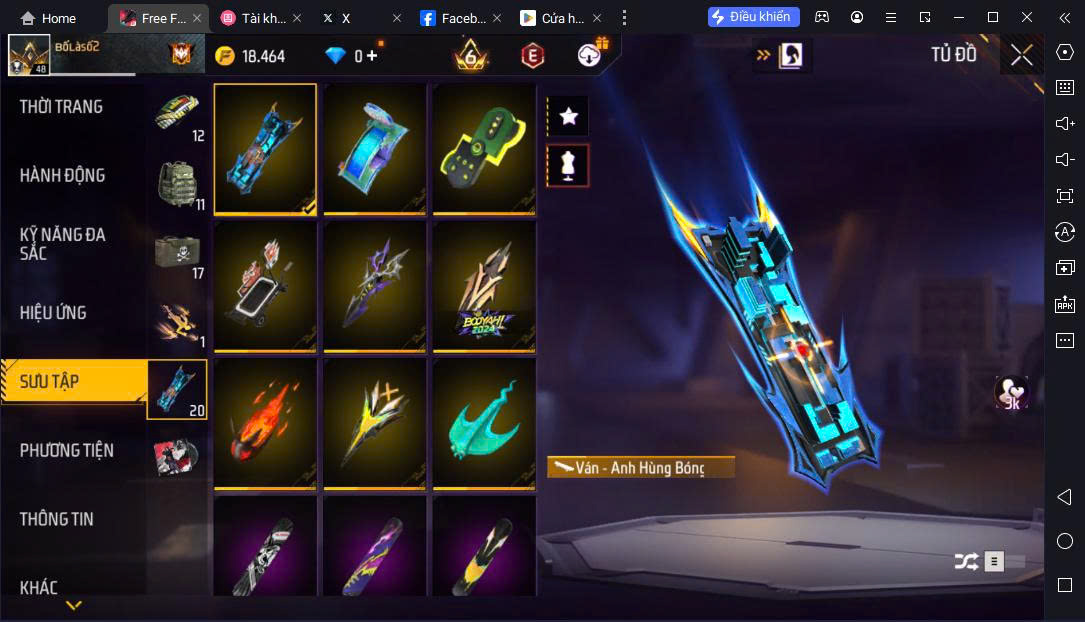1085x622 pixels.
Task: Toggle the star favorites filter
Action: pyautogui.click(x=568, y=116)
